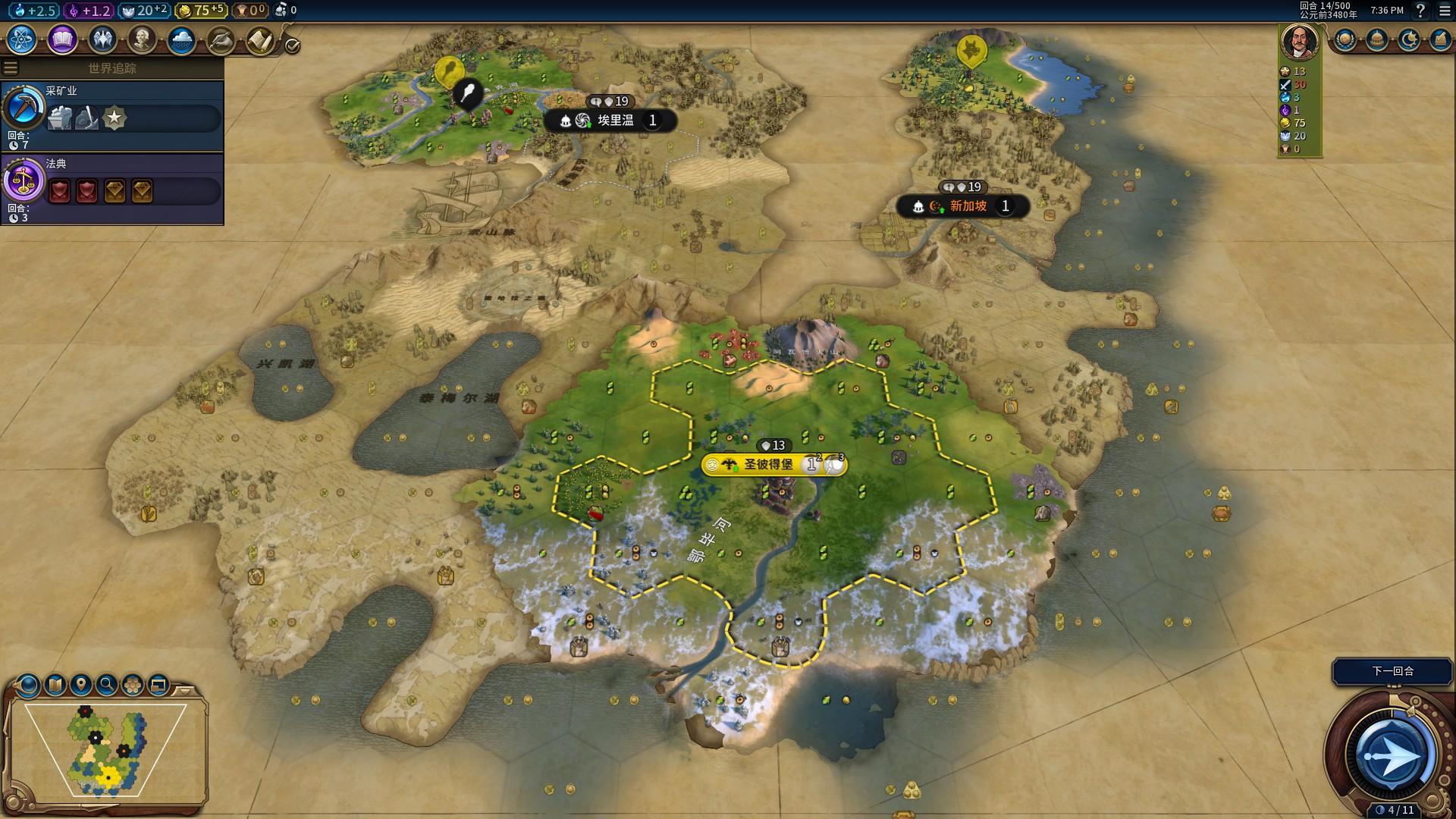Open the Great People portrait icon
The height and width of the screenshot is (819, 1456).
[141, 39]
